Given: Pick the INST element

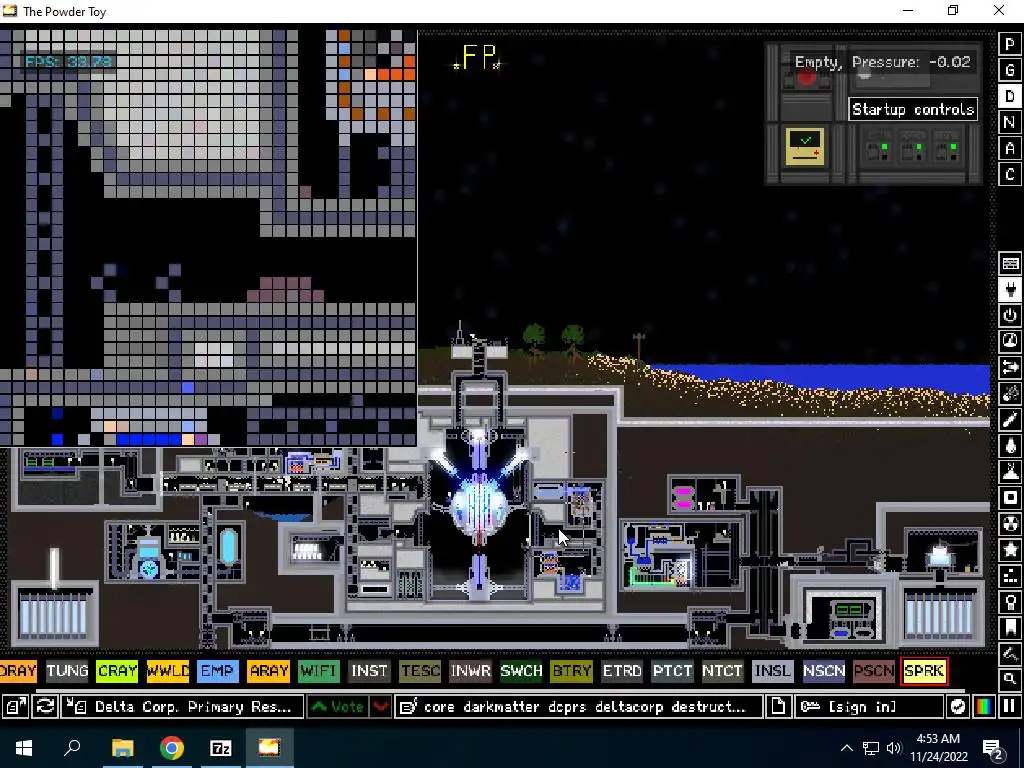Looking at the screenshot, I should pos(369,671).
